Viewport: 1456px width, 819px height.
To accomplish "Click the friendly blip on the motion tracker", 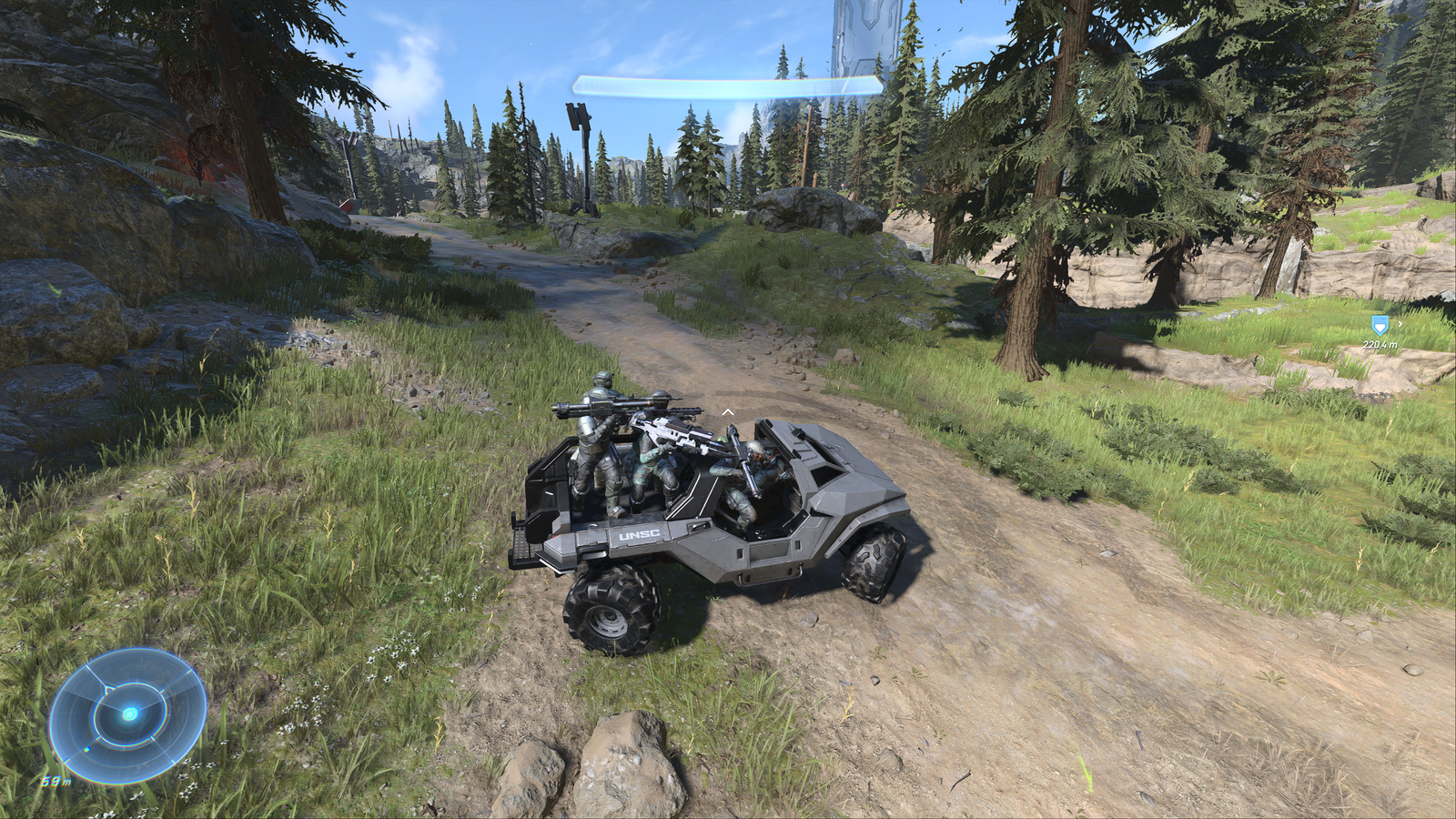I will [86, 749].
